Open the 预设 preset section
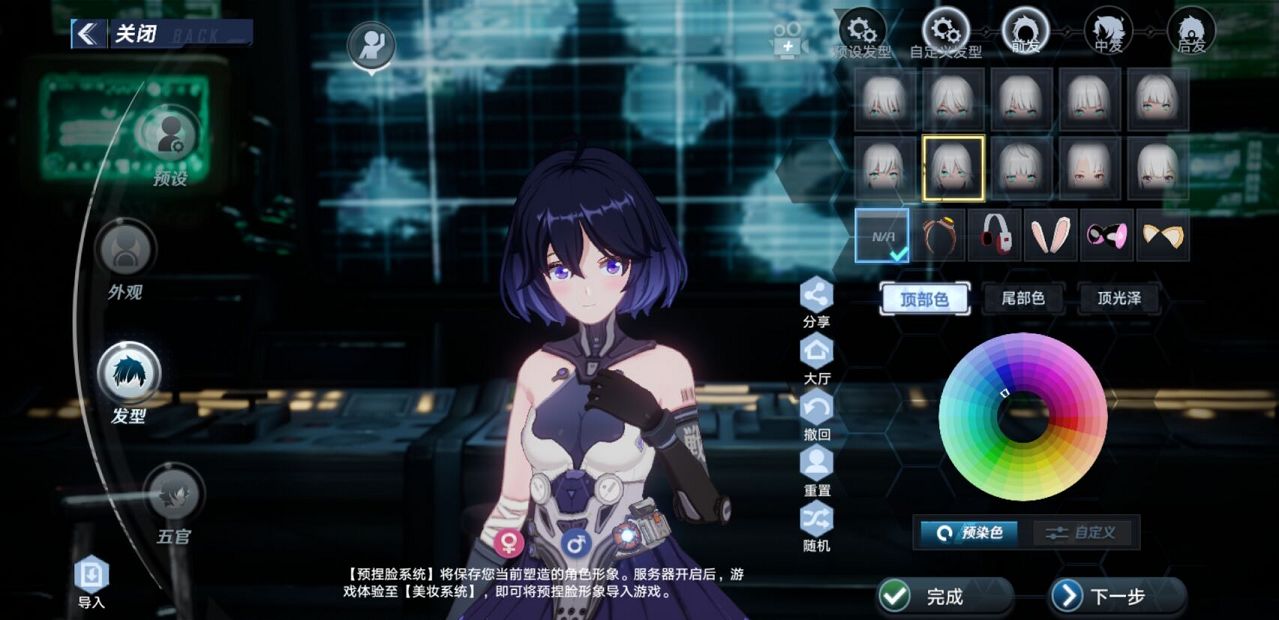1279x620 pixels. click(x=169, y=135)
